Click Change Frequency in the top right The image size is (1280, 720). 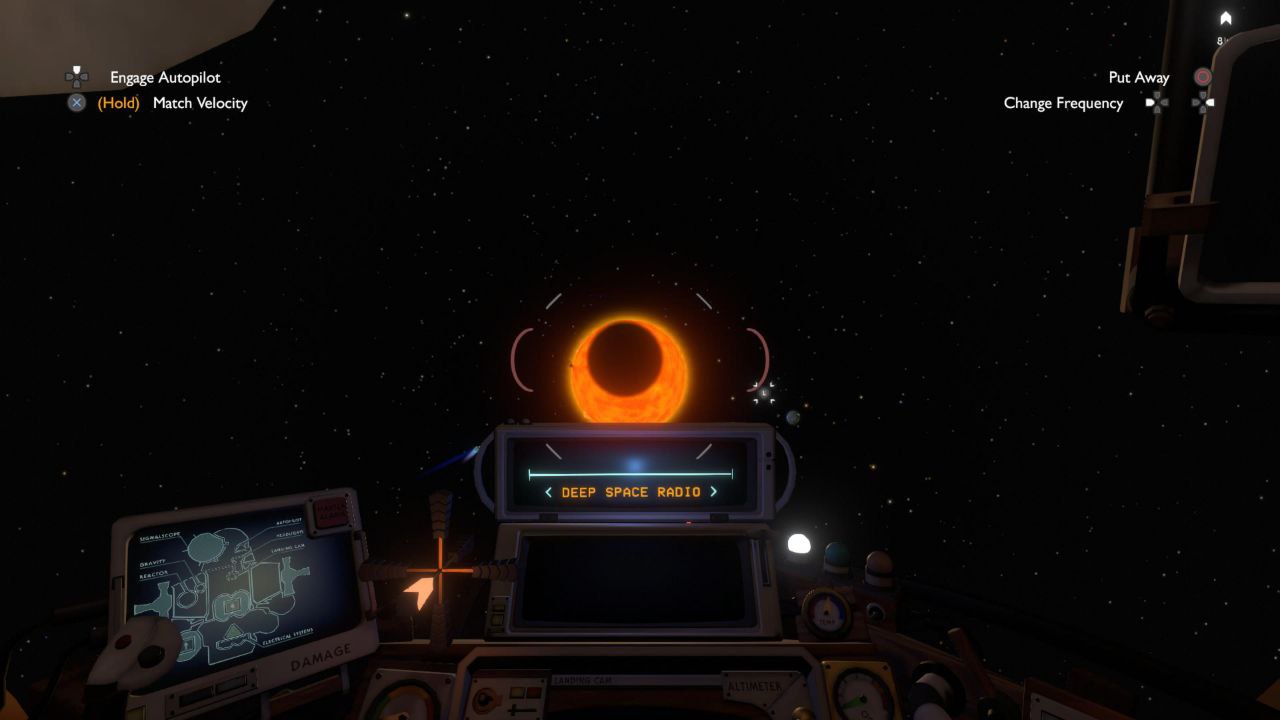[1064, 103]
